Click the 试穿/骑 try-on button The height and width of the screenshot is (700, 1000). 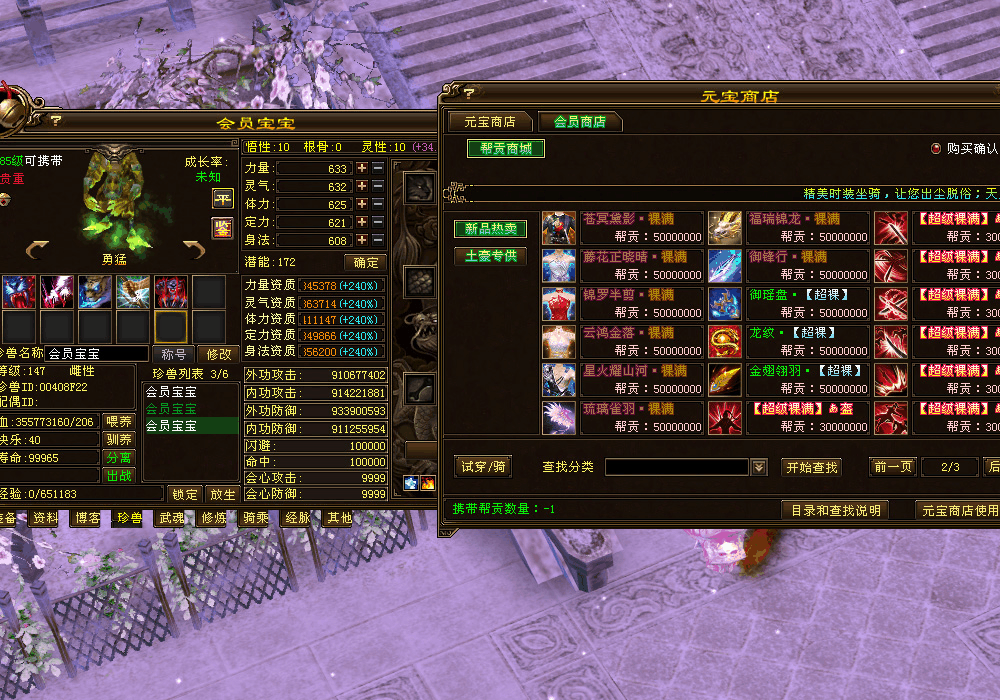[484, 467]
